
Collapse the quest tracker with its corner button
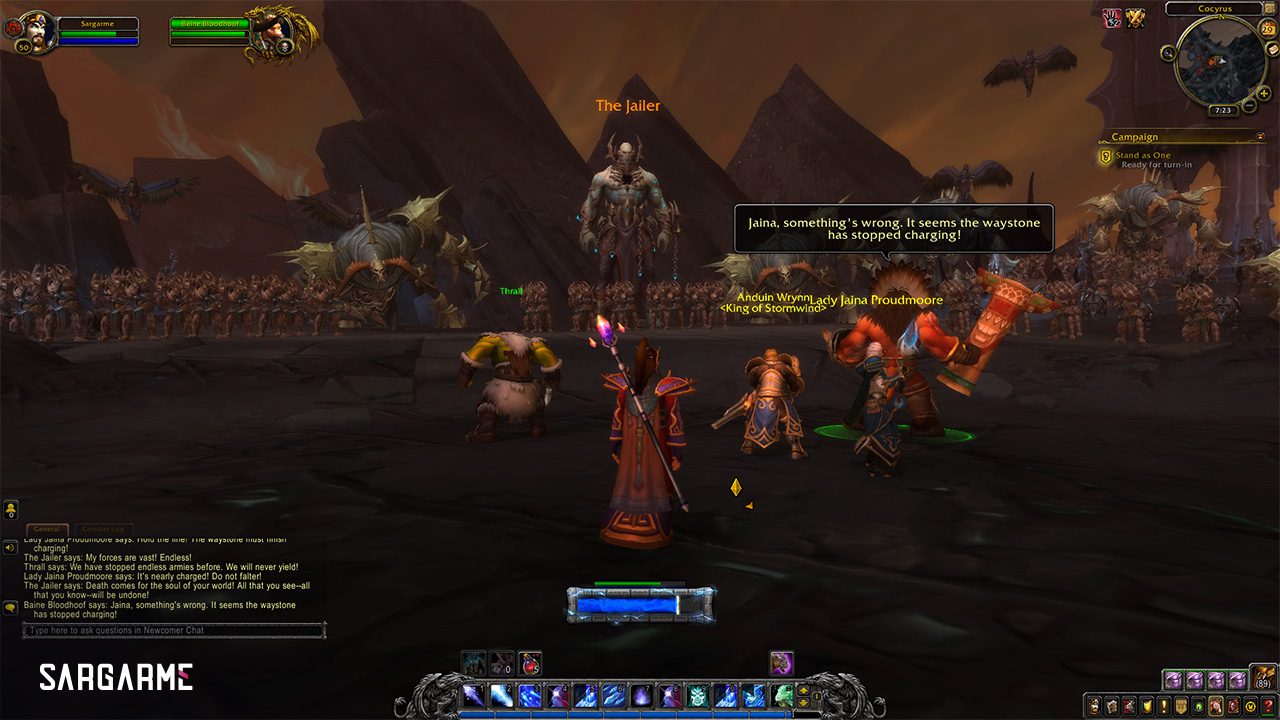pyautogui.click(x=1262, y=136)
